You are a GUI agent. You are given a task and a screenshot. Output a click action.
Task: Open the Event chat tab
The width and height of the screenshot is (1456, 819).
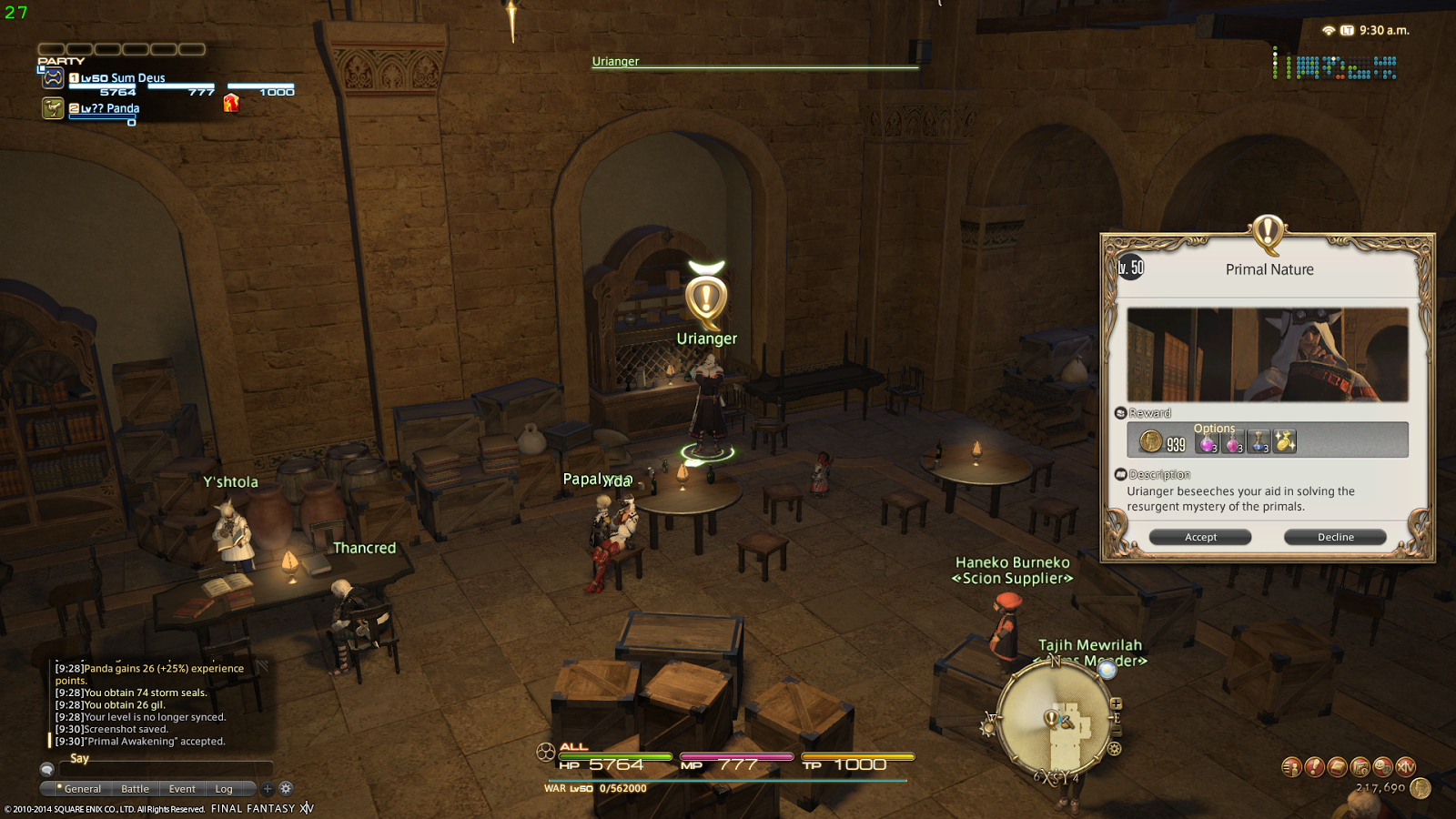tap(181, 789)
